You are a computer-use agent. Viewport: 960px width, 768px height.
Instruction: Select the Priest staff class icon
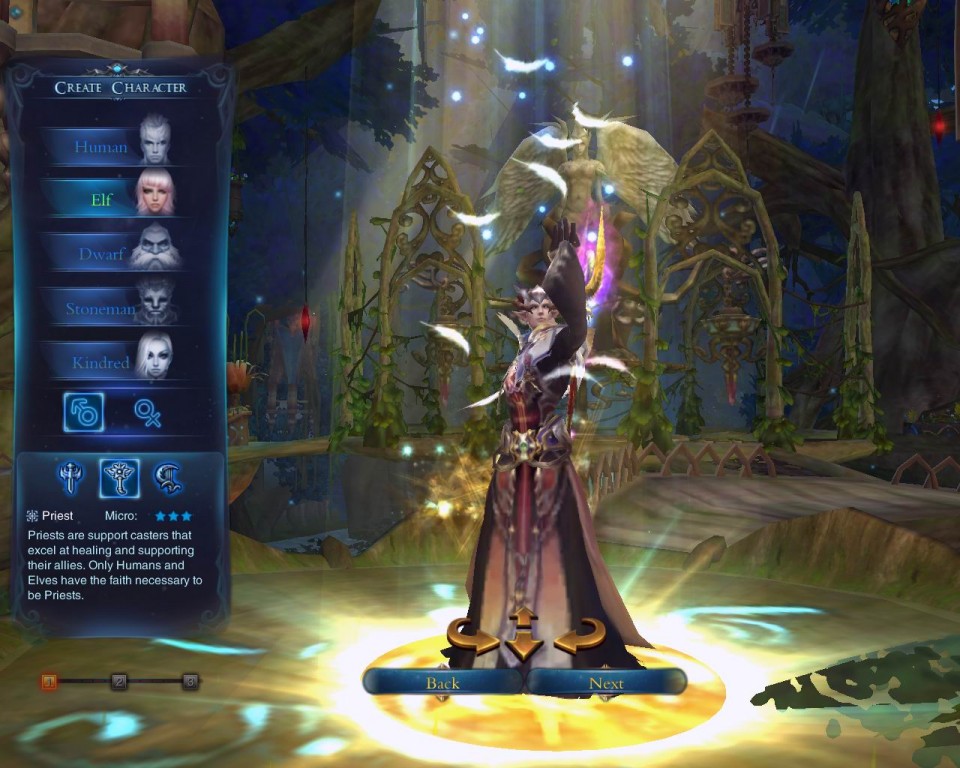119,478
